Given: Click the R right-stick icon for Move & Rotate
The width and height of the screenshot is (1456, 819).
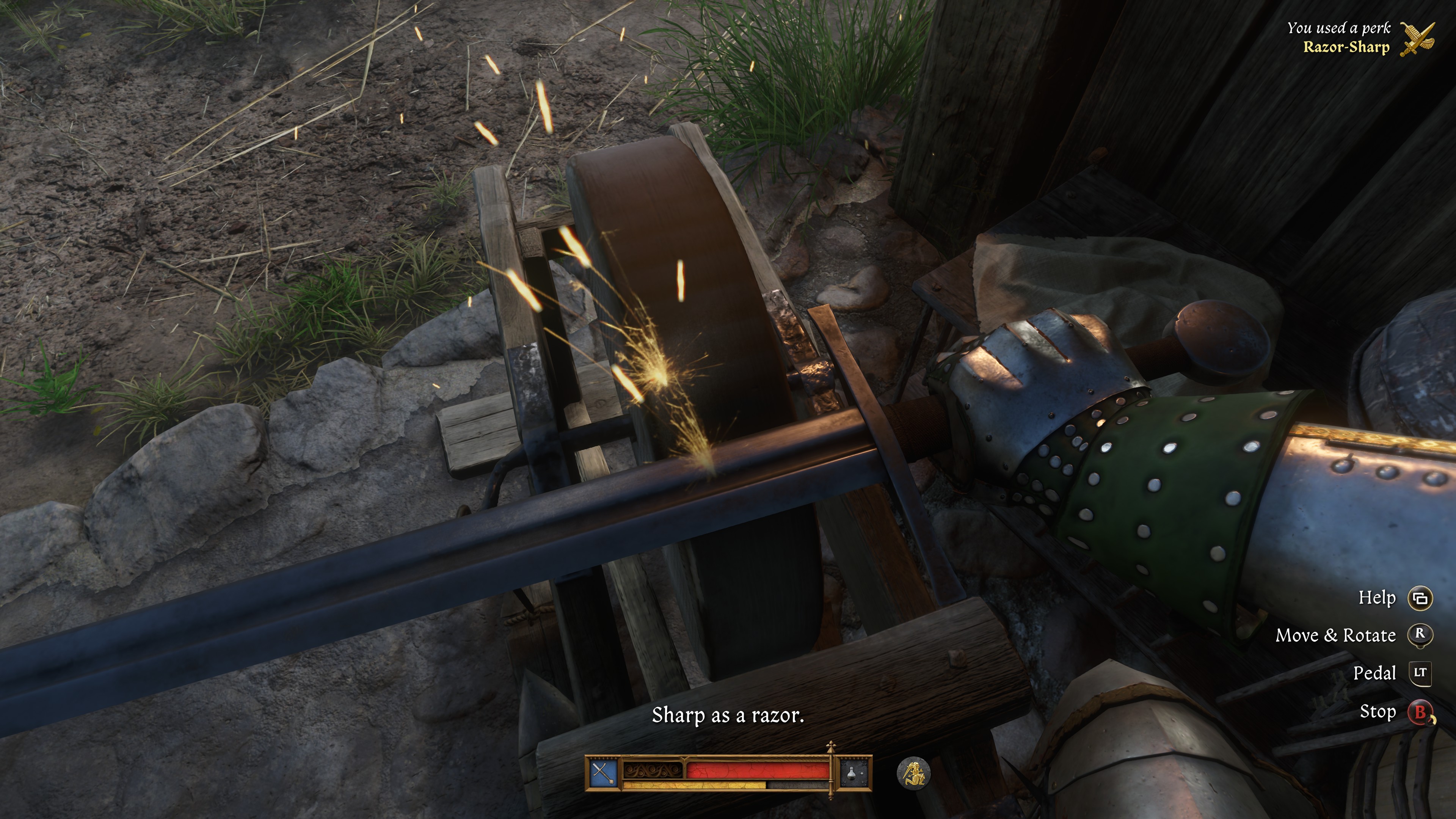Looking at the screenshot, I should (1420, 635).
